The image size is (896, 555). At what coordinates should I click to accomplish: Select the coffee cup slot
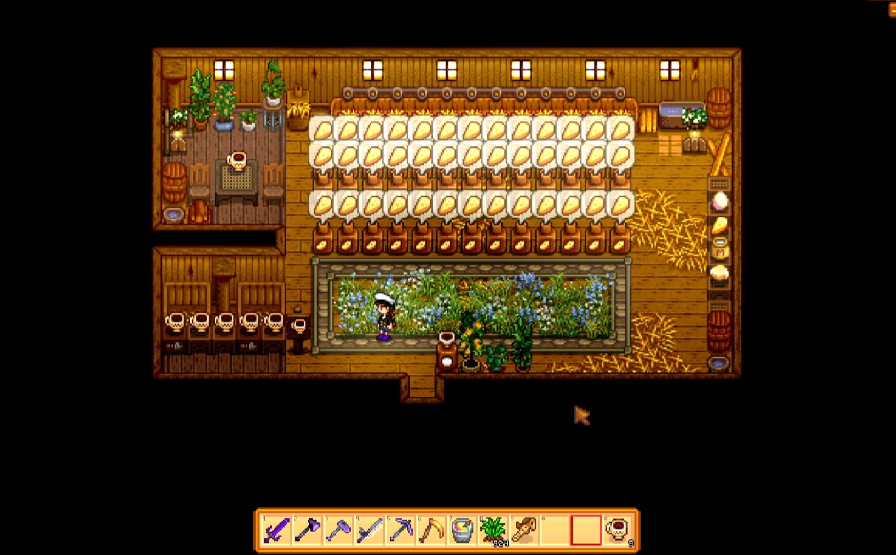pos(617,530)
